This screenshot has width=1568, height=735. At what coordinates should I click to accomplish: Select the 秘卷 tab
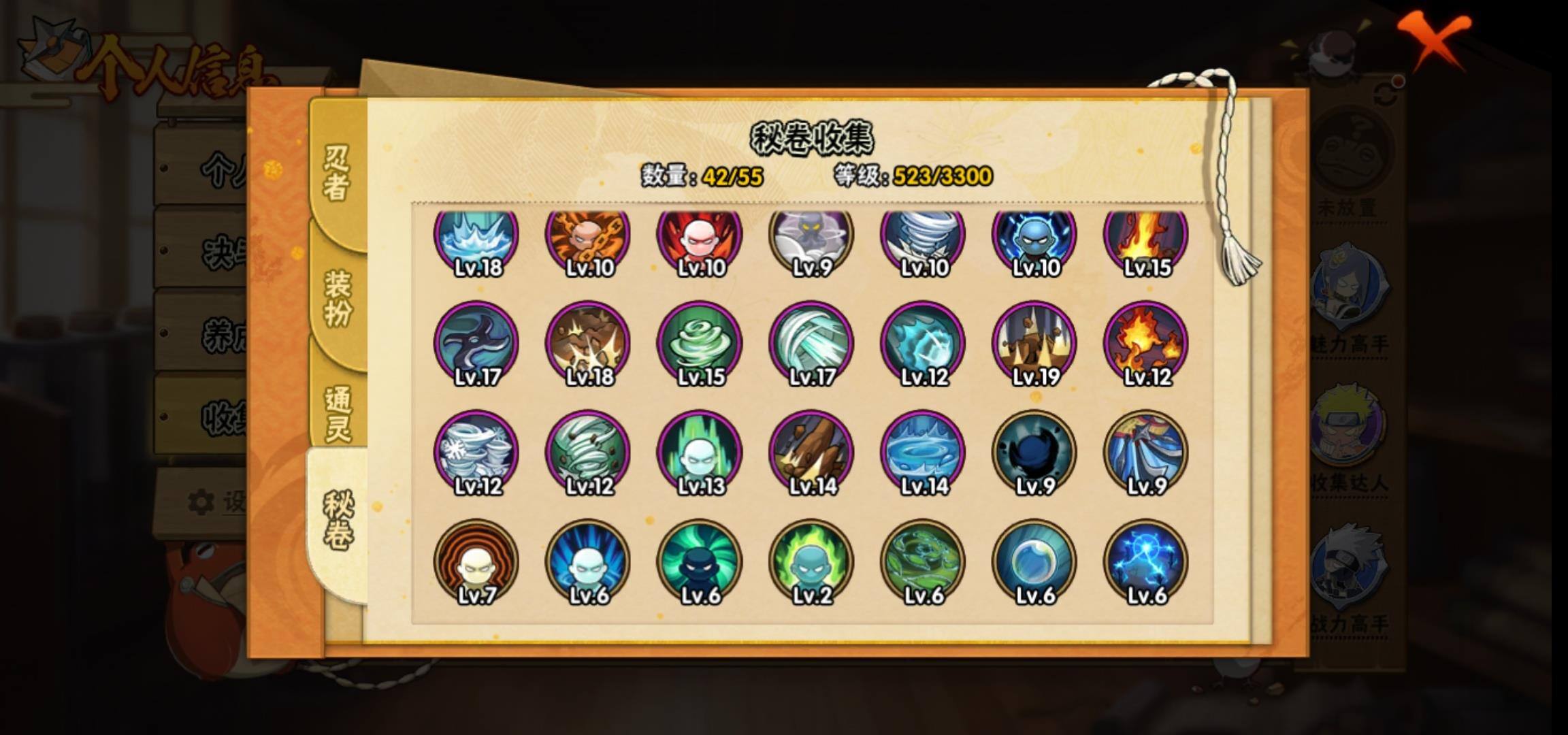click(x=337, y=521)
